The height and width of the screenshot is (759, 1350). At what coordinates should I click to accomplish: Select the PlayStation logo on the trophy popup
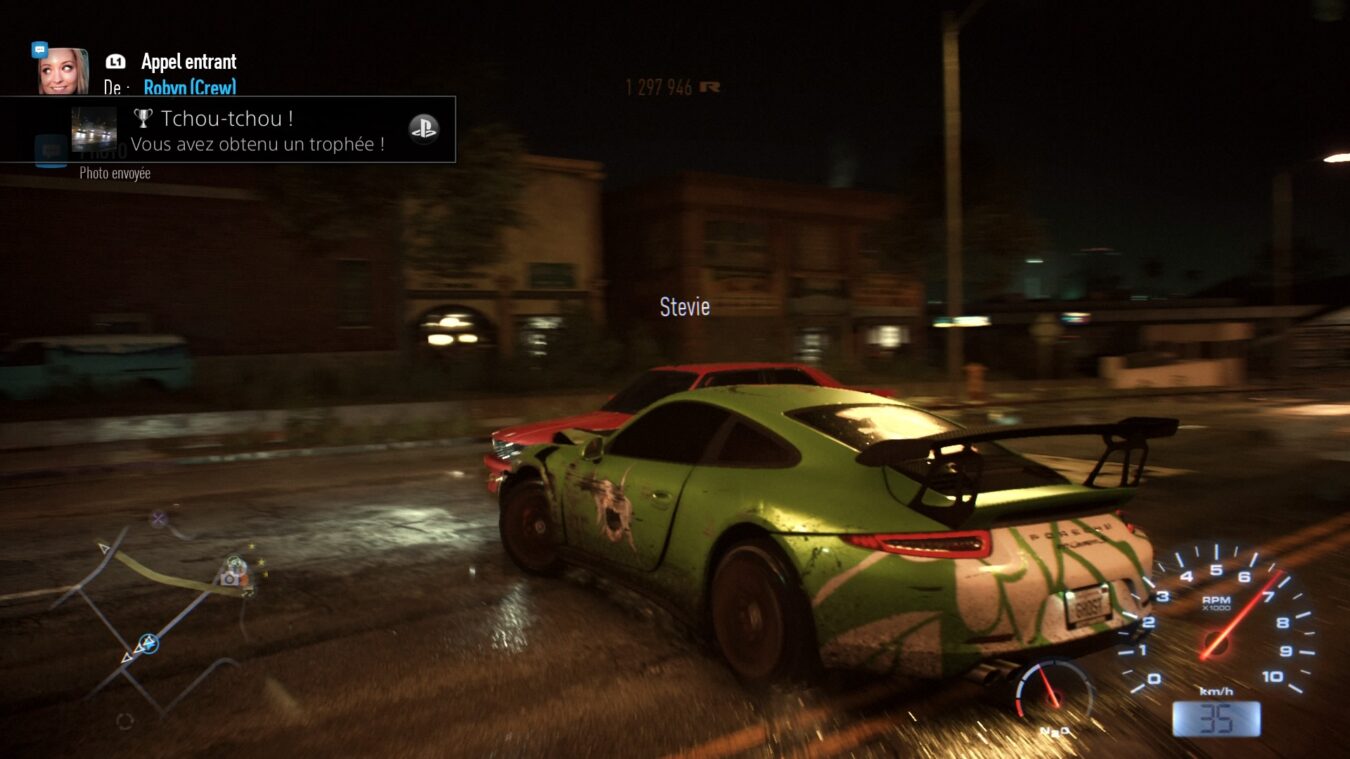tap(423, 128)
